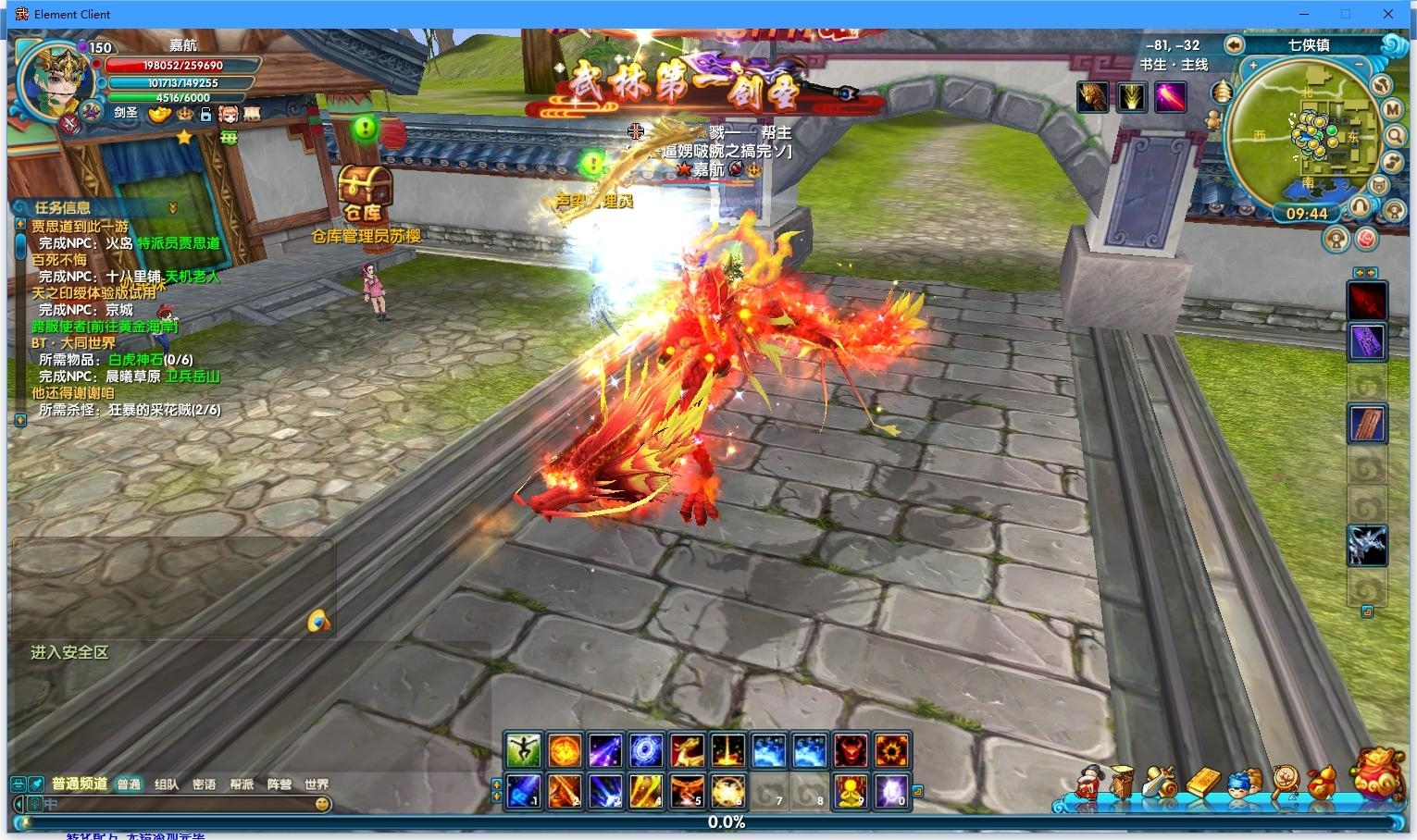Open the gold book menu icon
The image size is (1417, 840).
pos(1204,783)
